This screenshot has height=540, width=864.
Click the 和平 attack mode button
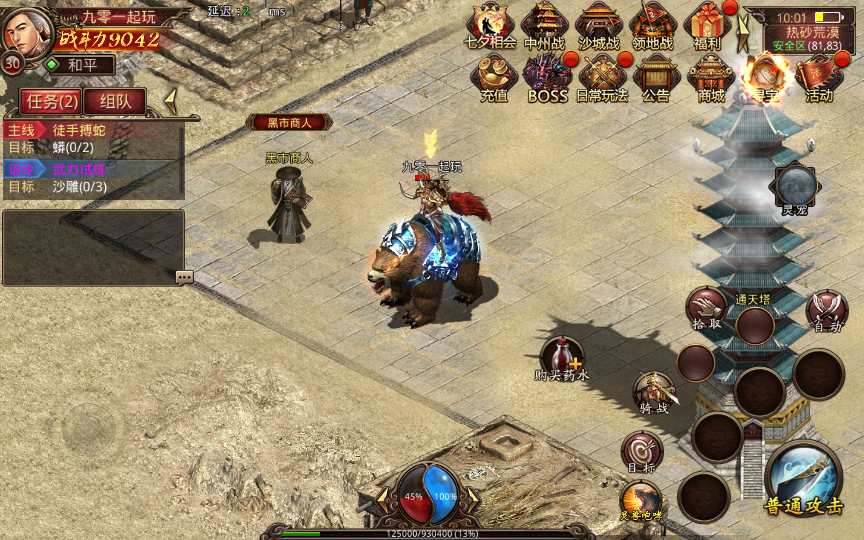[77, 65]
